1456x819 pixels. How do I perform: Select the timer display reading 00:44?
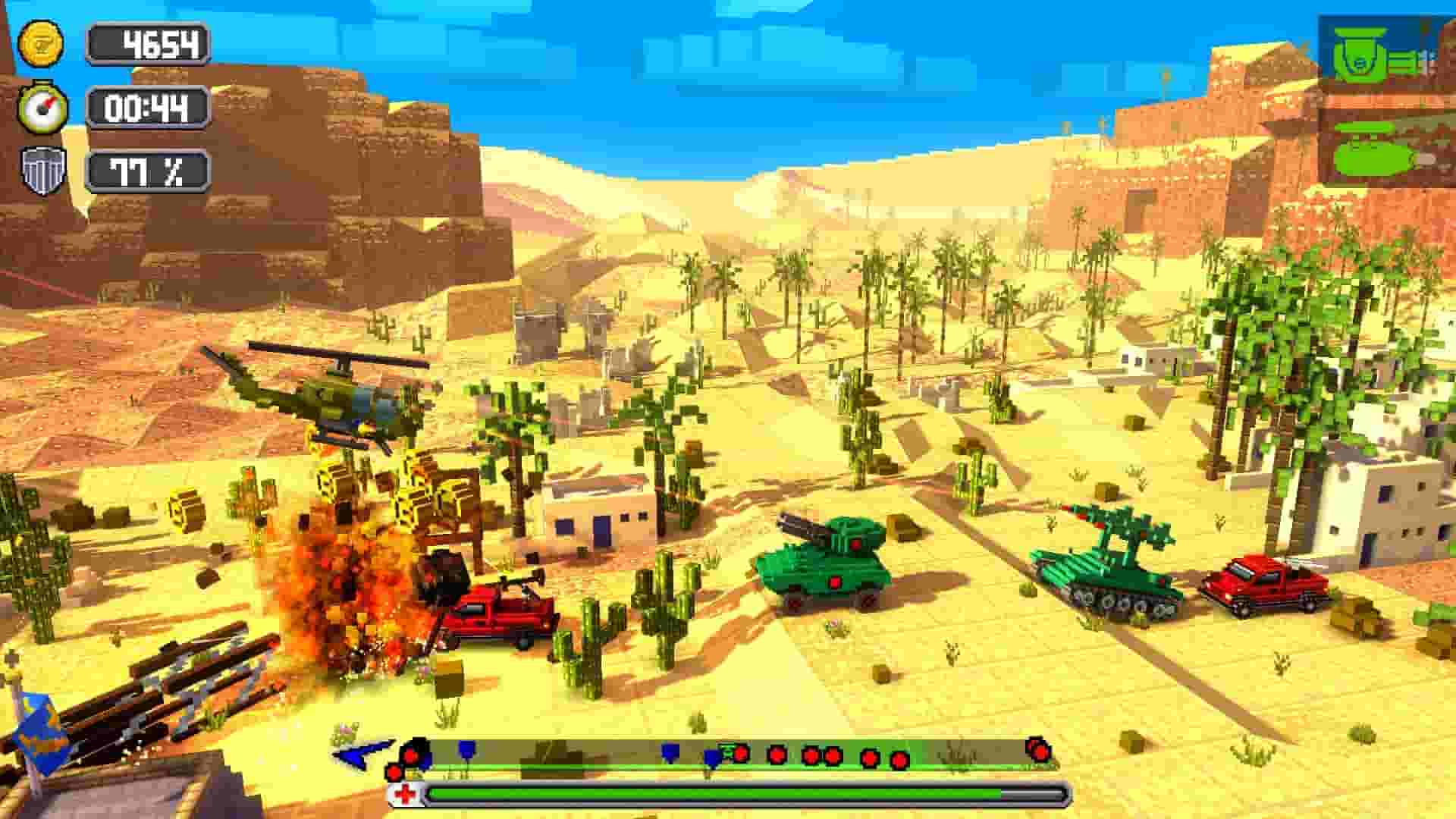[x=148, y=108]
